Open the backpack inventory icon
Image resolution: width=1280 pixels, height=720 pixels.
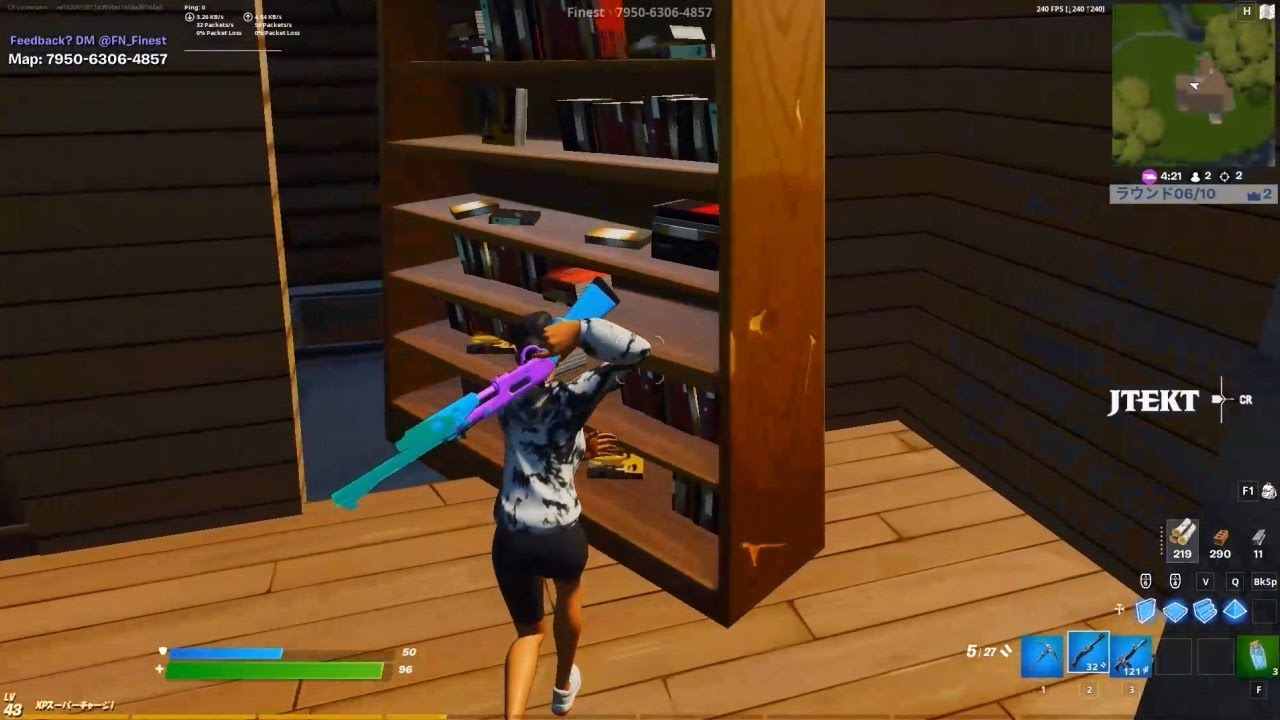pyautogui.click(x=1268, y=491)
